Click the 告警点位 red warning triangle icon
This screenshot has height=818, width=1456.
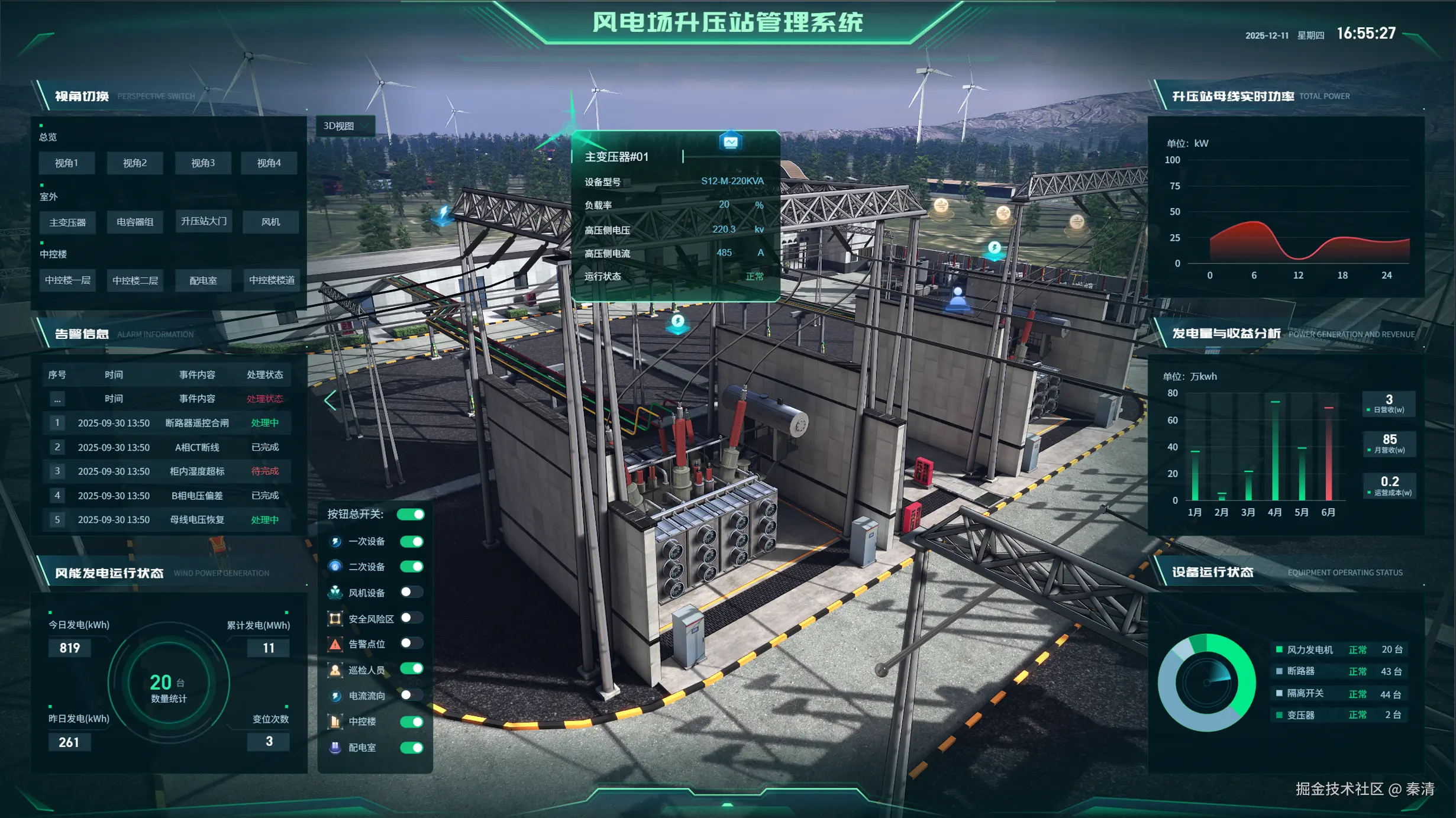(x=335, y=644)
